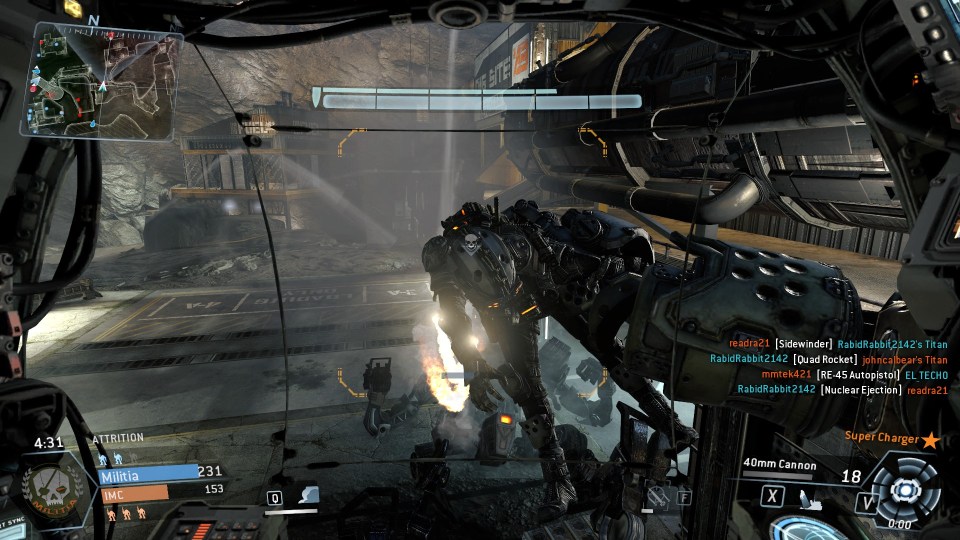Click the tactical ability icon beside Q

[x=309, y=495]
